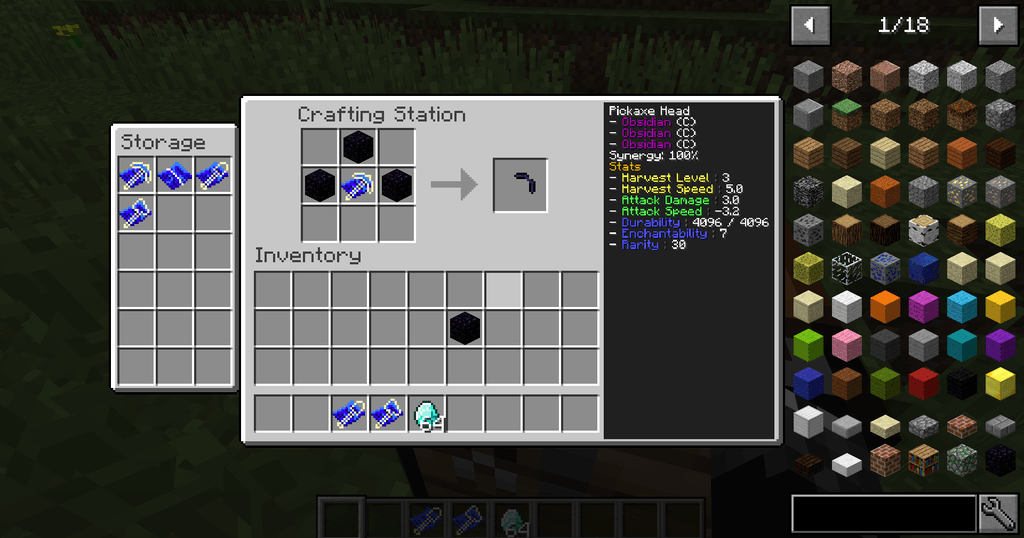The width and height of the screenshot is (1024, 538).
Task: Select the obsidian left of the crafting grid blueprint
Action: 320,185
